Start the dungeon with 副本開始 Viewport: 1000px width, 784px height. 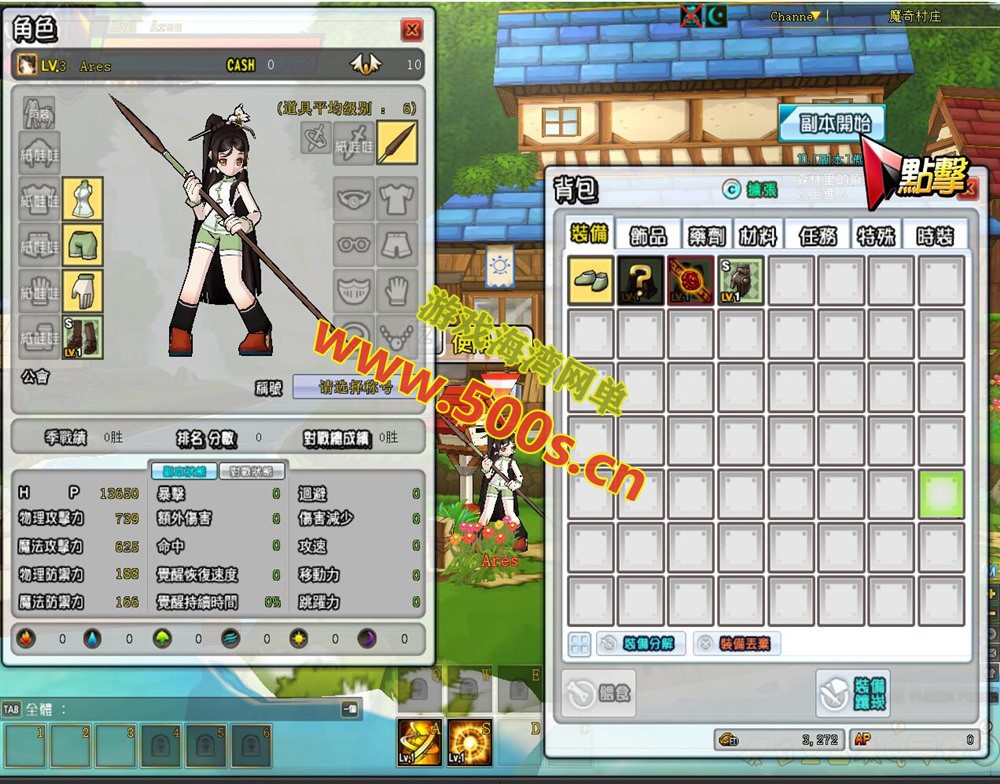click(x=833, y=124)
